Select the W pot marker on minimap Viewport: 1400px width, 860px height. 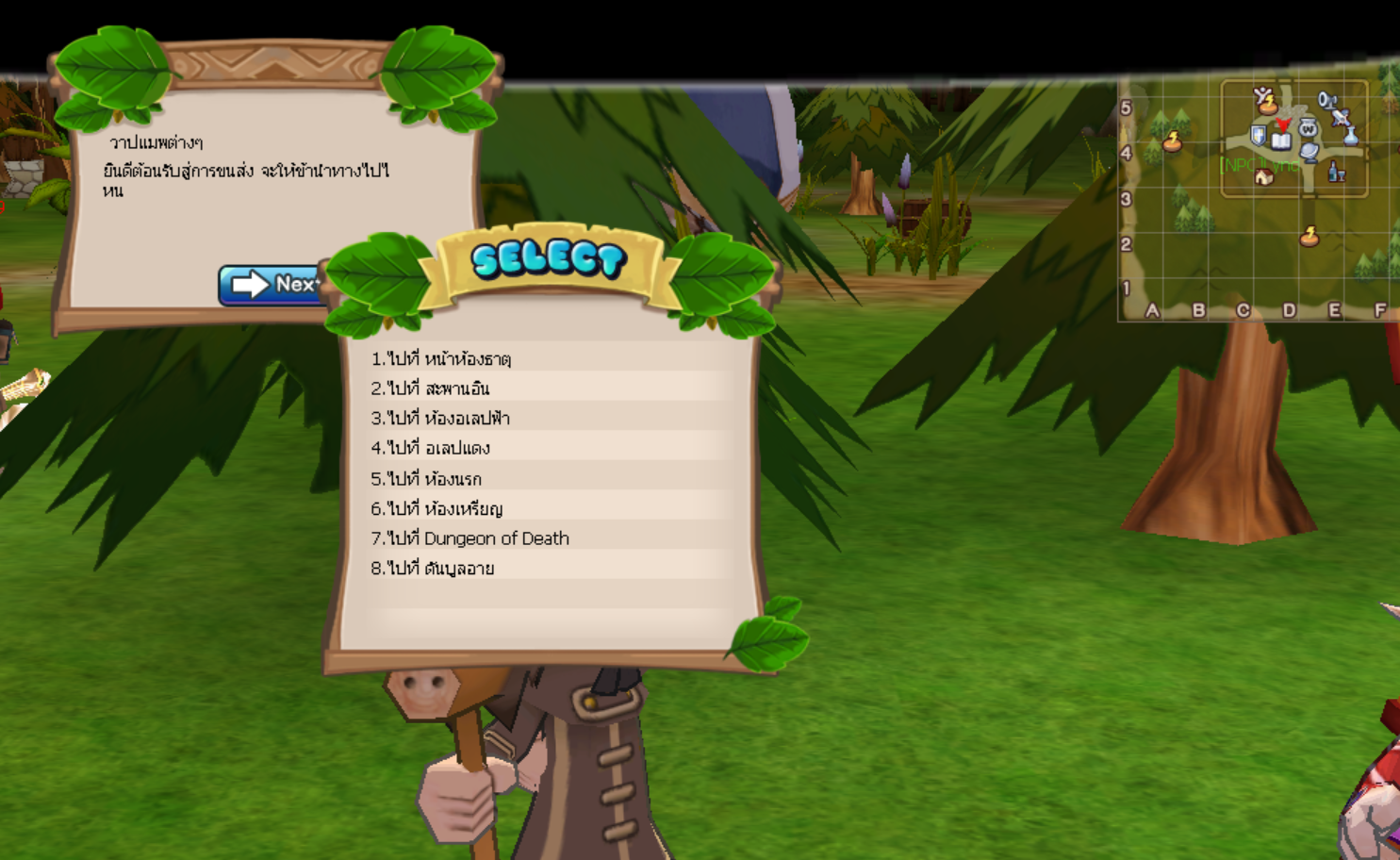click(1308, 127)
